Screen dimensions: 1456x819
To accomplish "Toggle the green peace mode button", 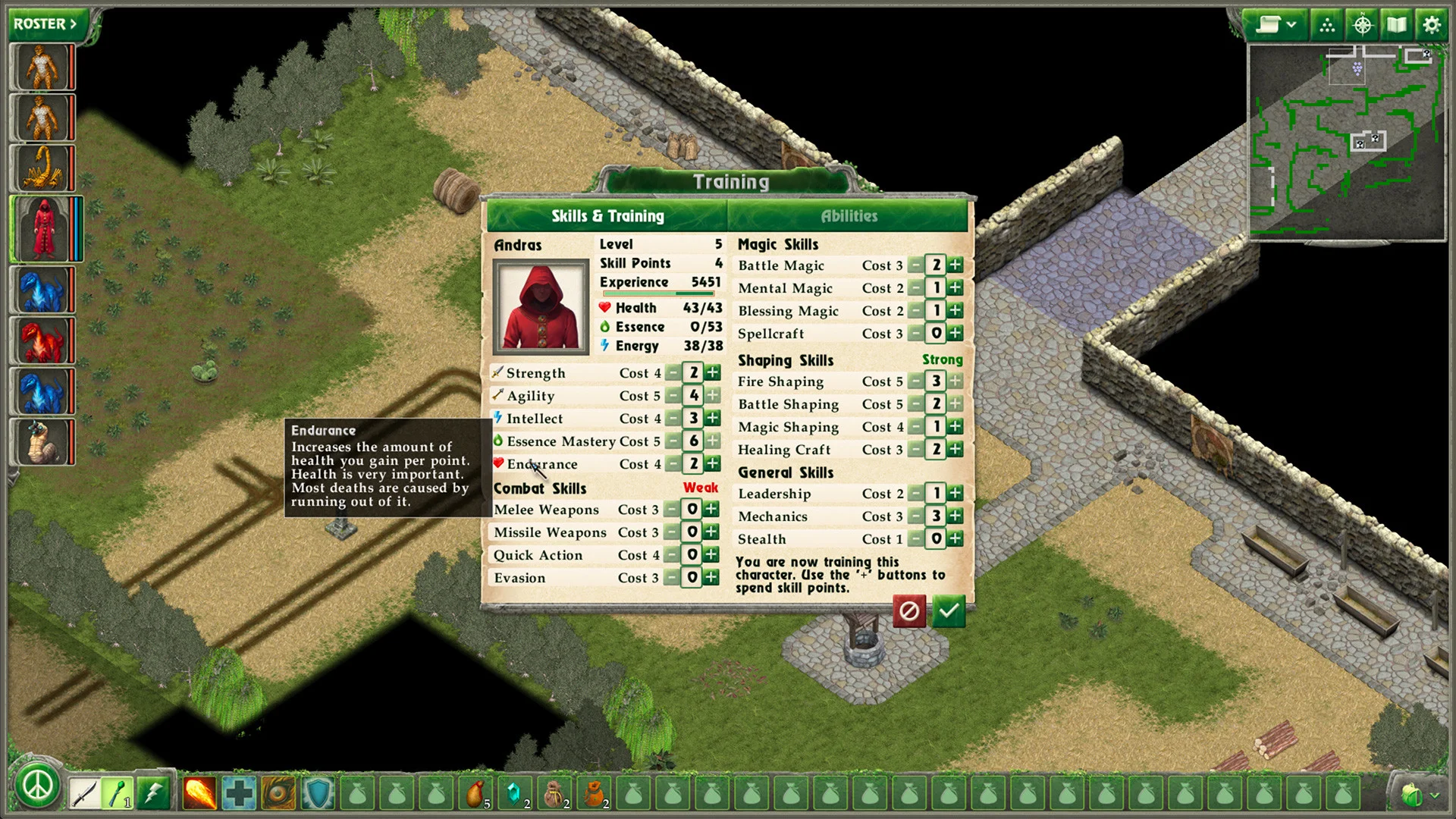I will tap(37, 786).
